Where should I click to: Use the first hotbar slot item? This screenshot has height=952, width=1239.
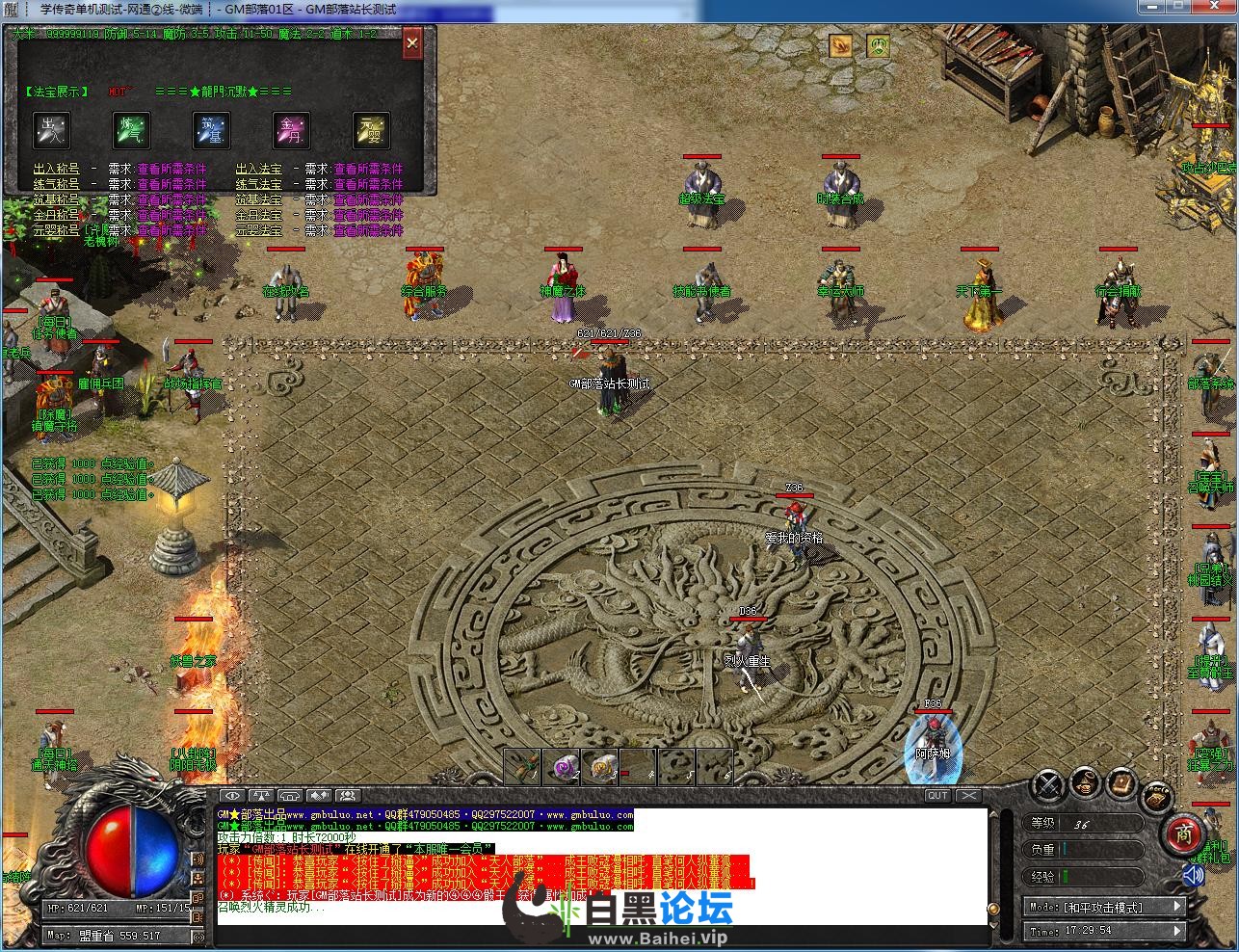pyautogui.click(x=521, y=766)
